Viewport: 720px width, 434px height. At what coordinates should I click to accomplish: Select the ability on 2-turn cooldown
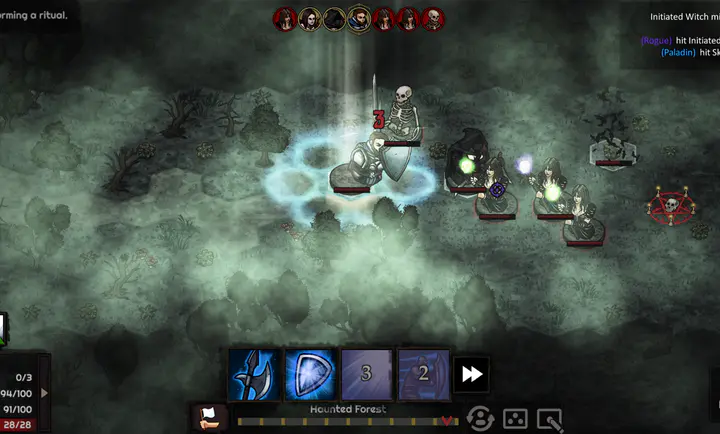422,374
